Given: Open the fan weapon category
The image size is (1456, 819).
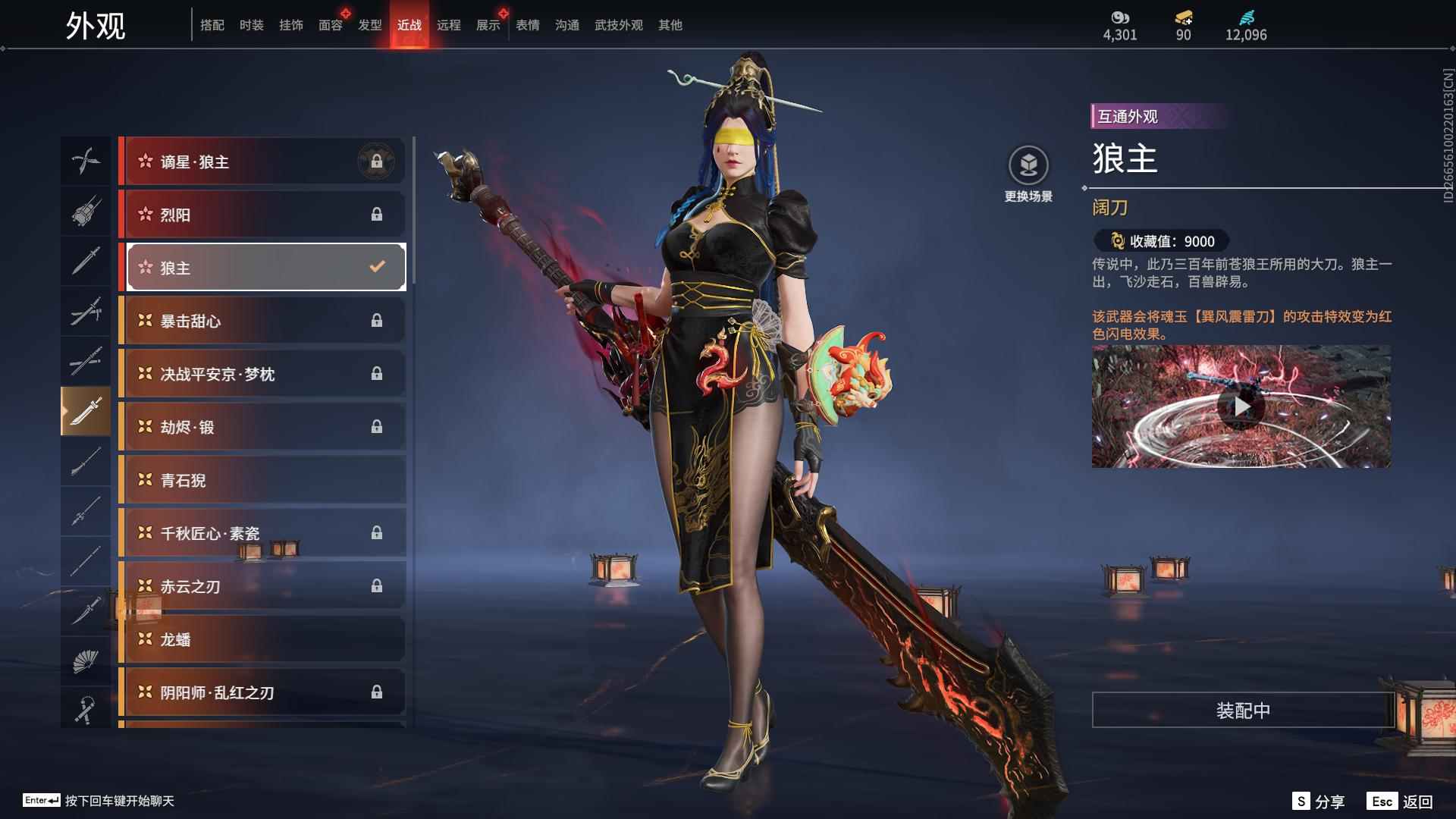Looking at the screenshot, I should pos(86,660).
